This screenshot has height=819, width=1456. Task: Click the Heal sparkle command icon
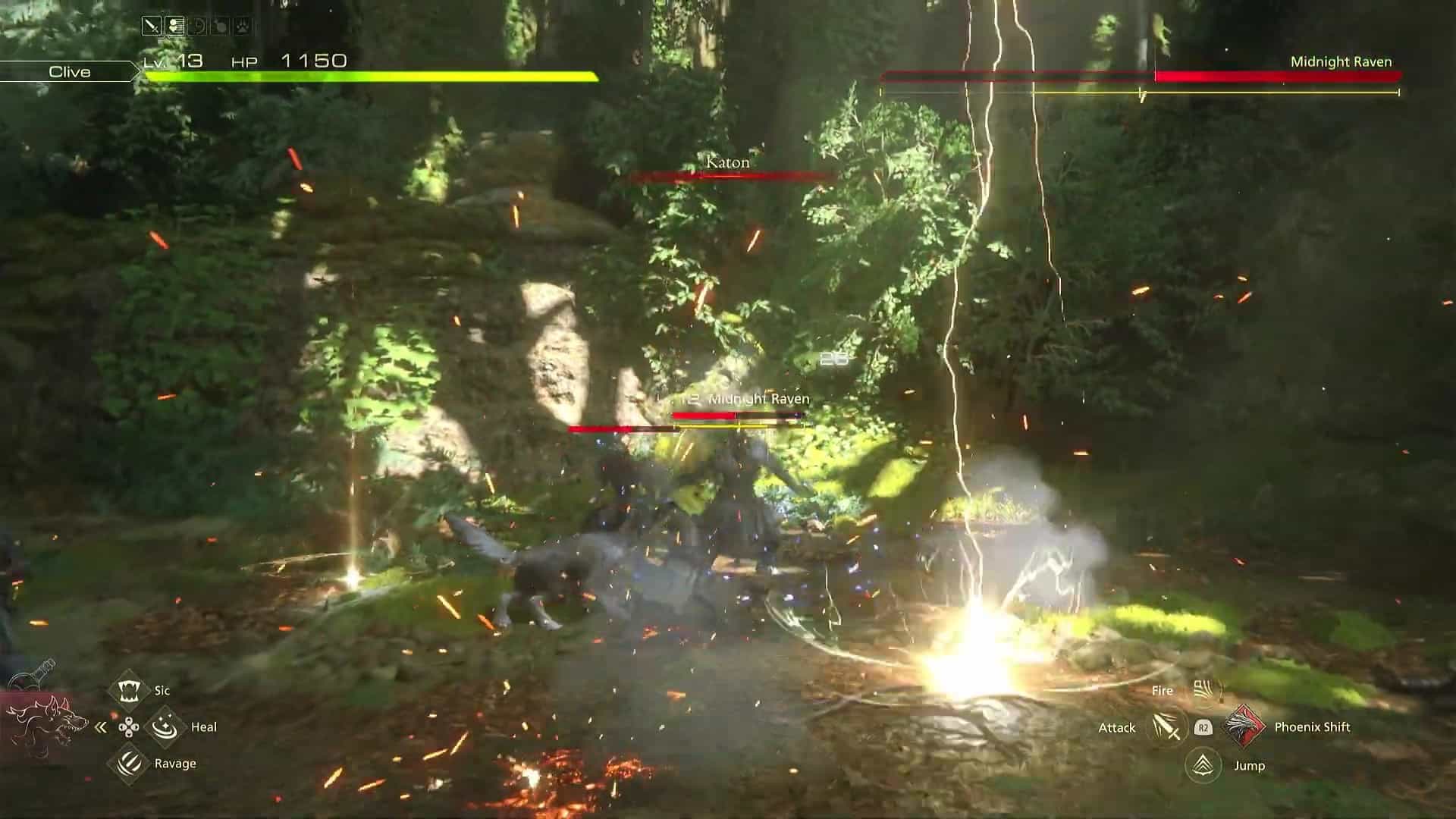[x=165, y=726]
